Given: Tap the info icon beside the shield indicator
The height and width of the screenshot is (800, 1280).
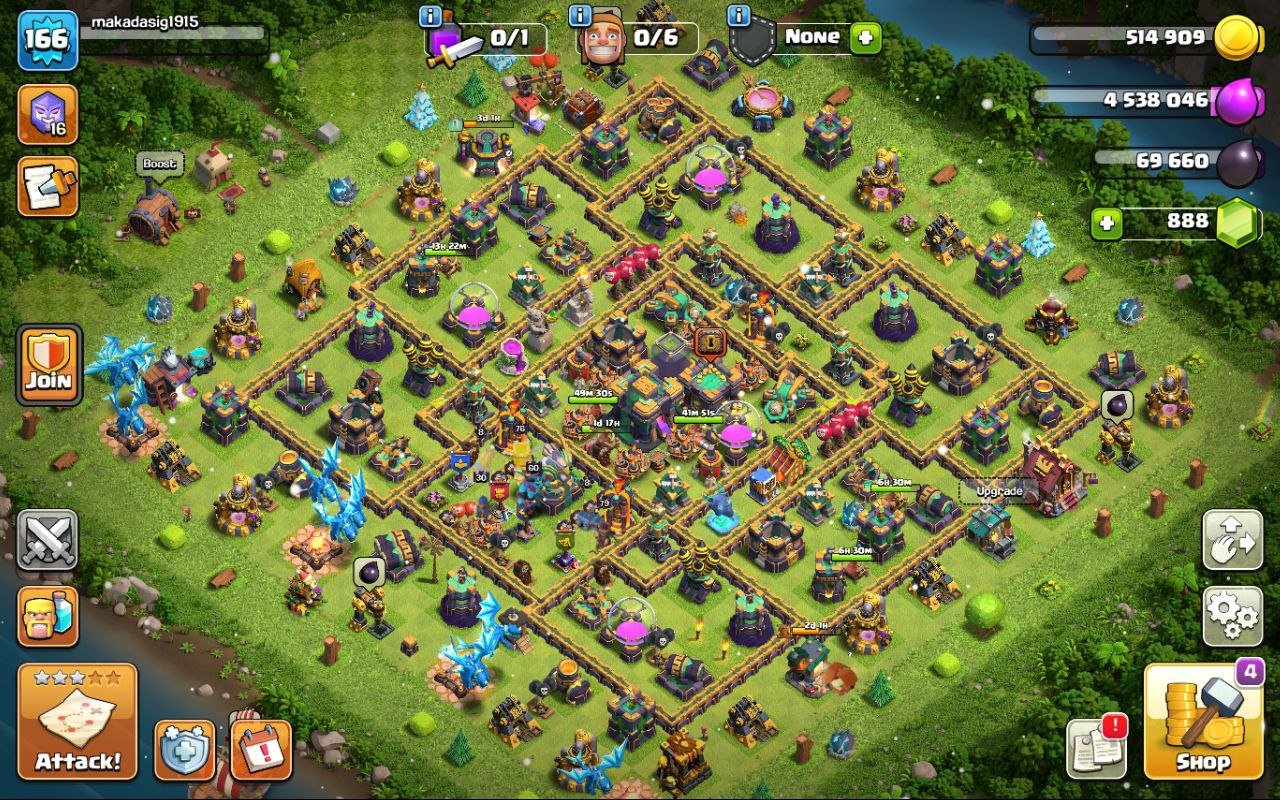Looking at the screenshot, I should click(x=738, y=16).
